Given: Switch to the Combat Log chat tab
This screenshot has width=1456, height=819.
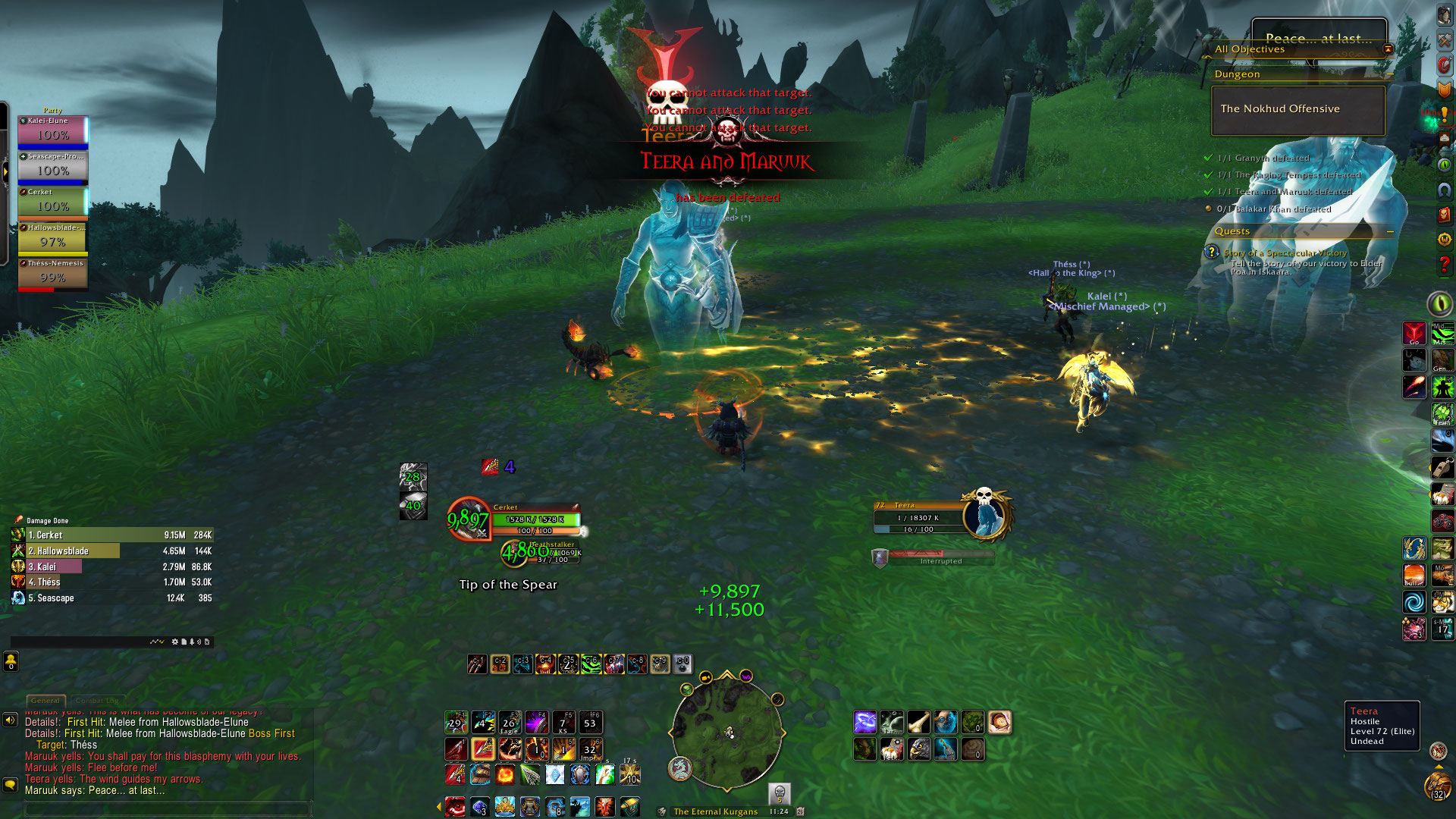Looking at the screenshot, I should 96,701.
